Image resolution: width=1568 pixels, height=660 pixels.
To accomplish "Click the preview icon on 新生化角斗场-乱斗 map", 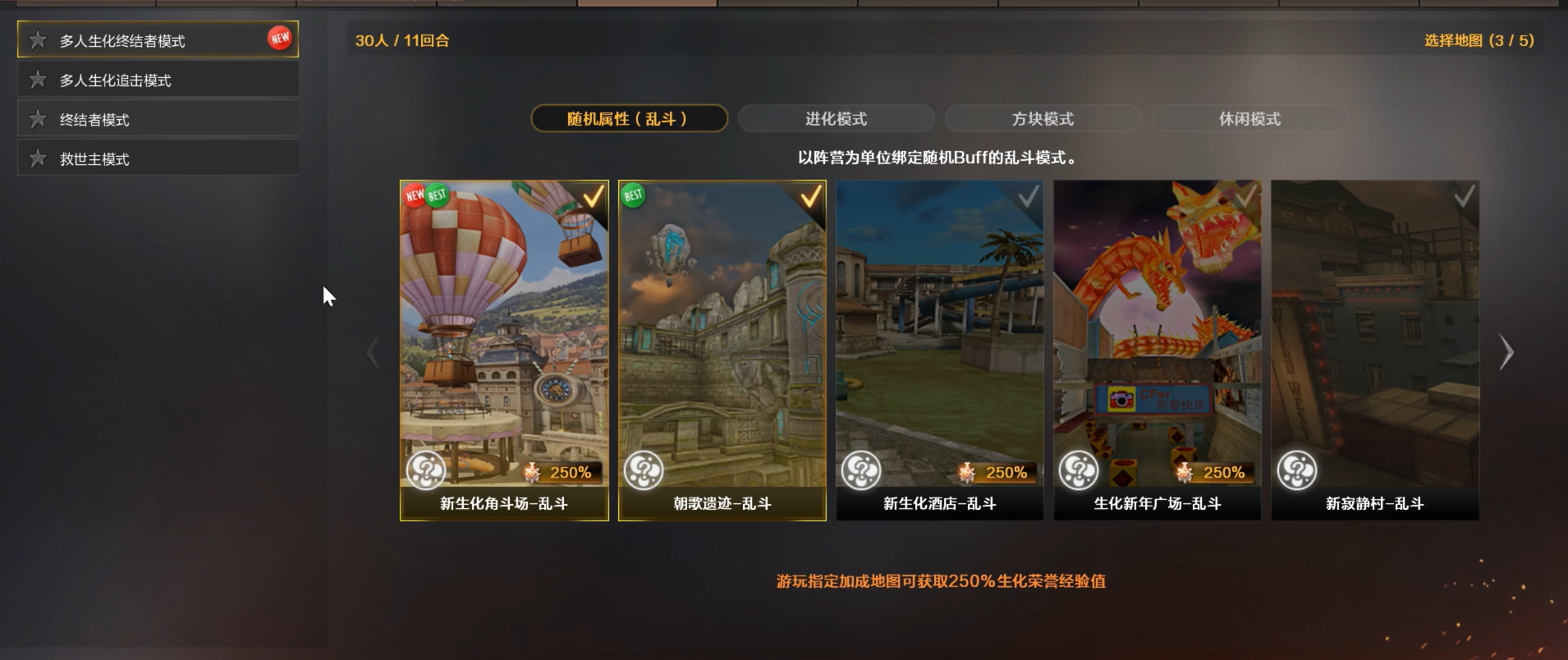I will click(426, 470).
